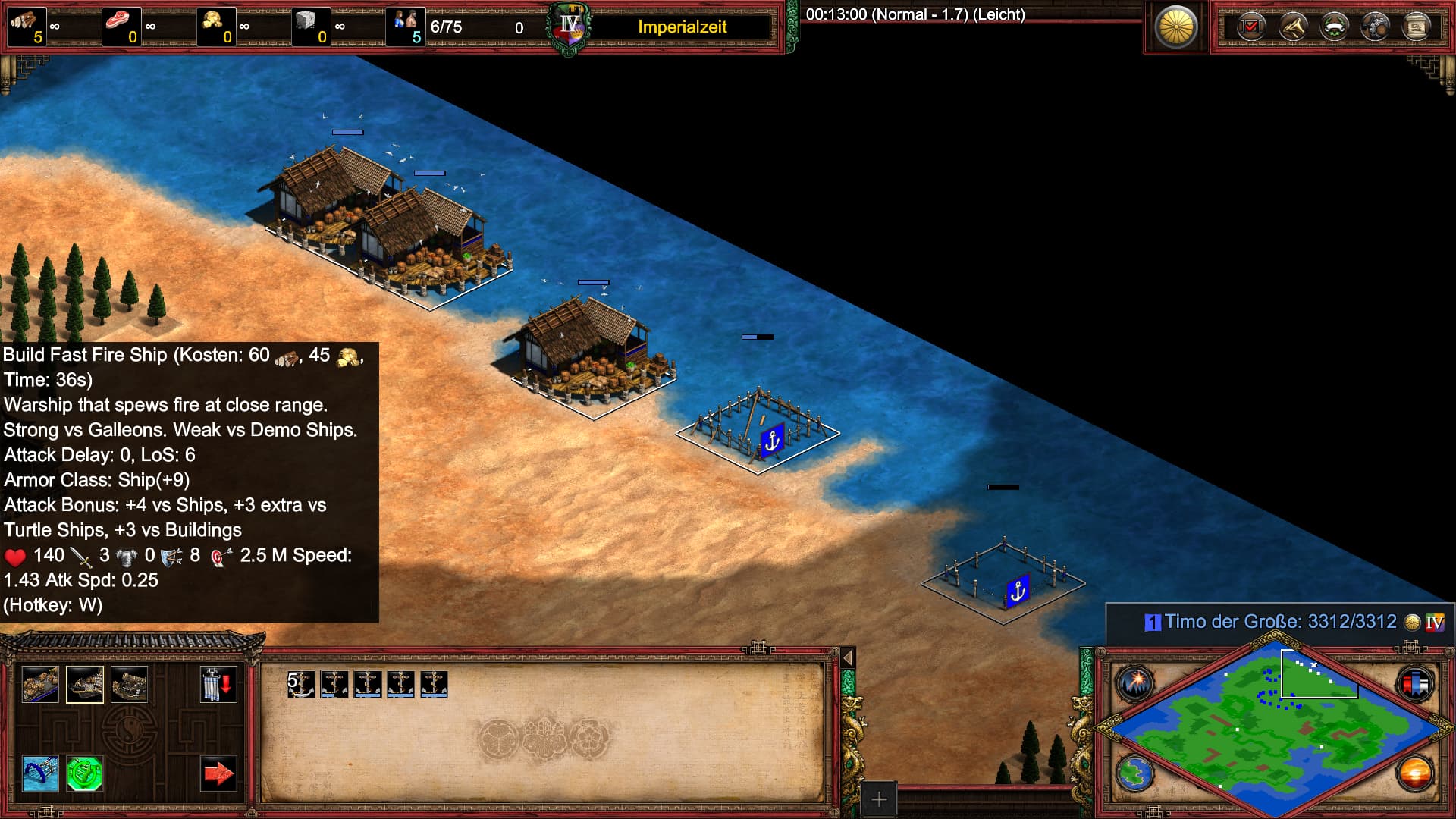The image size is (1456, 819).
Task: Build a Fish Trap
Action: pyautogui.click(x=39, y=773)
